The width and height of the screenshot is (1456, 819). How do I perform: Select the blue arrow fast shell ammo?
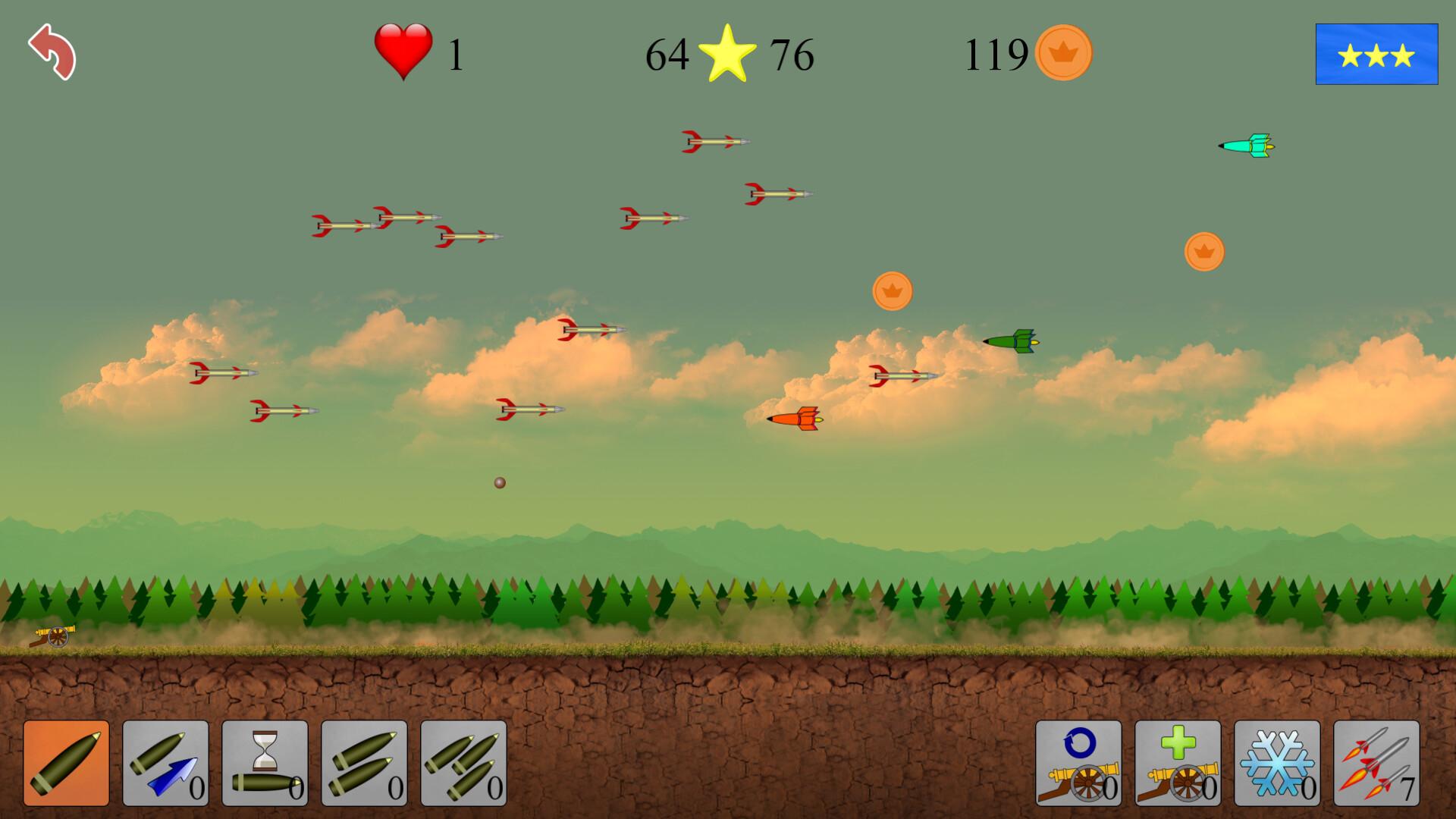click(165, 762)
